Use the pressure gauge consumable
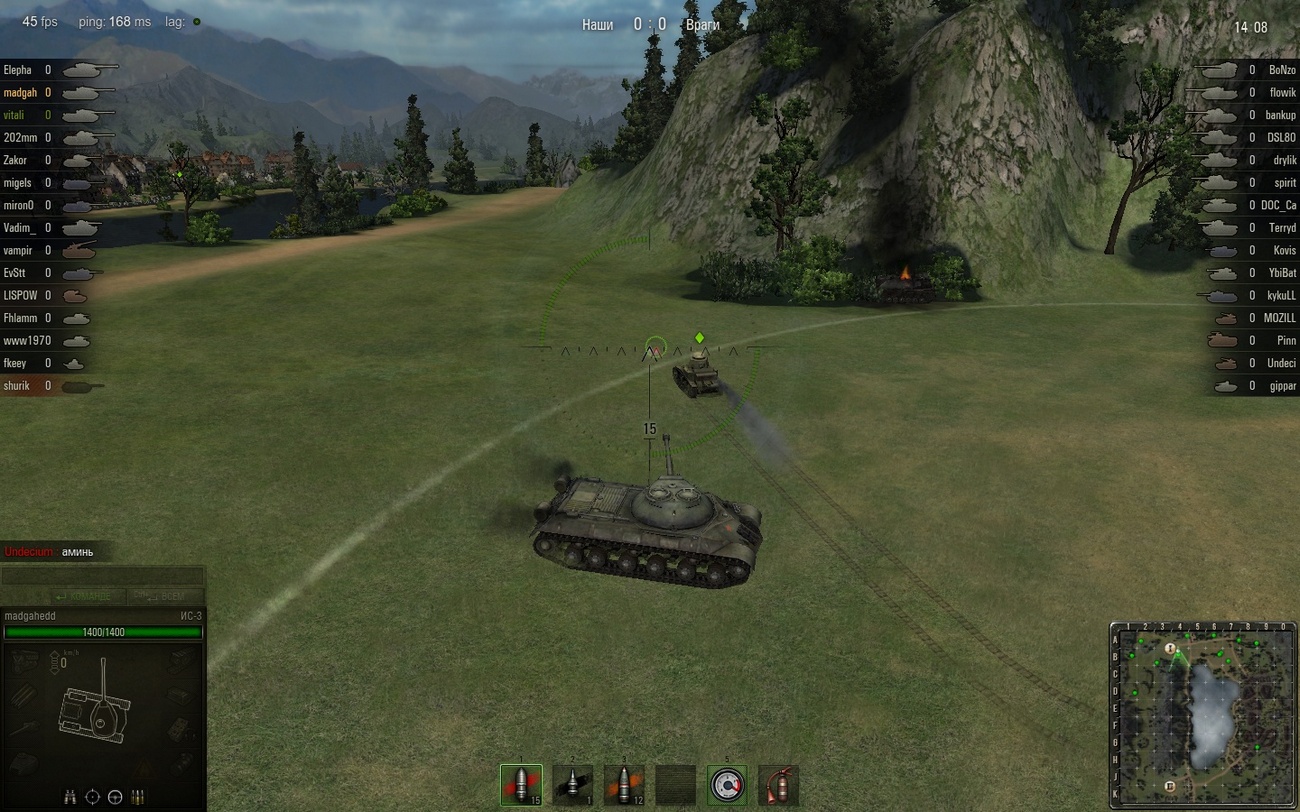 pyautogui.click(x=727, y=785)
